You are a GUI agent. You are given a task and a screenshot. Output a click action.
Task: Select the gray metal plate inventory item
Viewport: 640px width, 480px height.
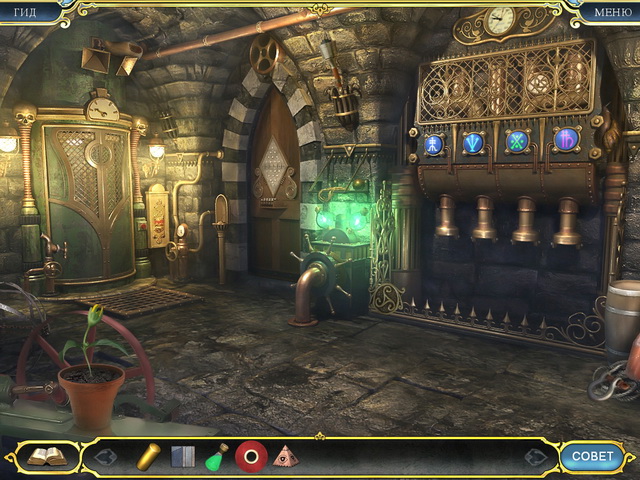(182, 457)
